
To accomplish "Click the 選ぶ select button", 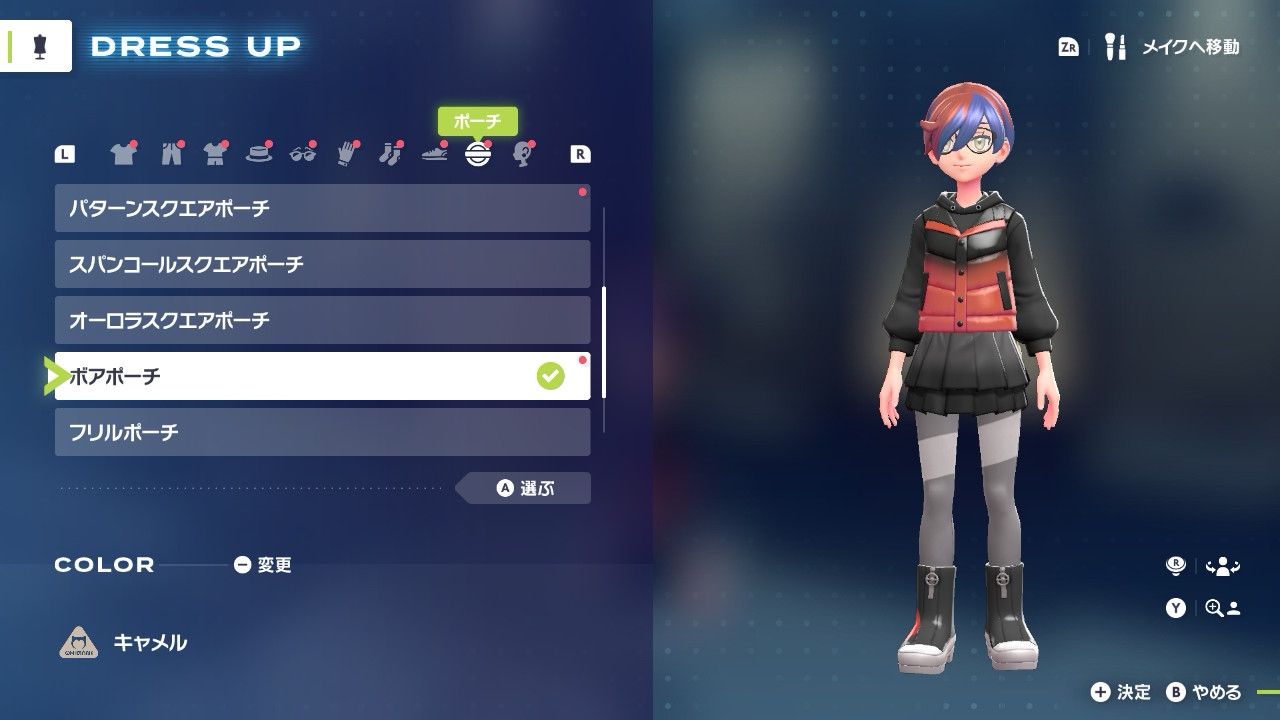I will click(x=526, y=489).
